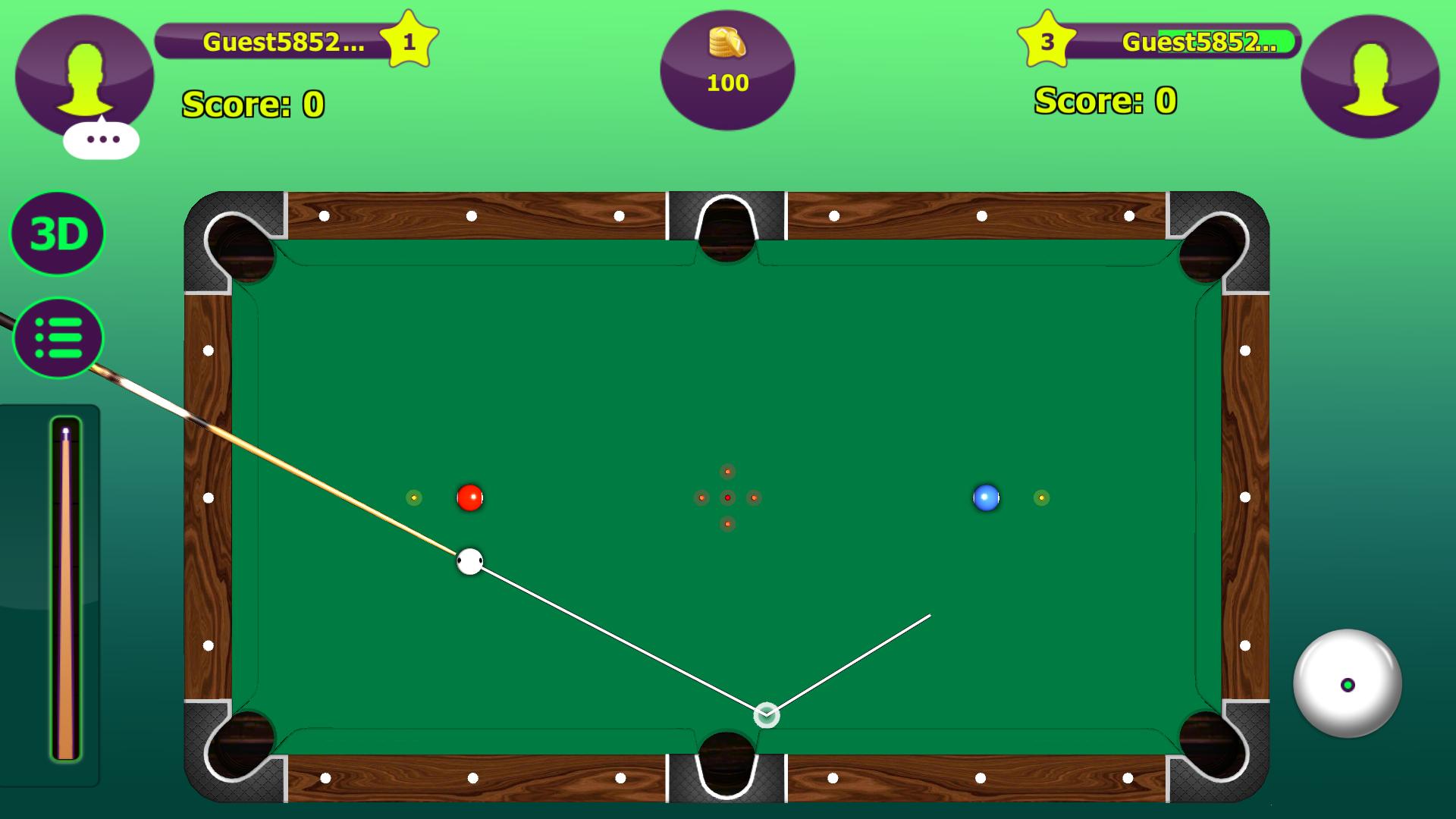1456x819 pixels.
Task: Open chat using the speech bubble icon
Action: [x=101, y=139]
